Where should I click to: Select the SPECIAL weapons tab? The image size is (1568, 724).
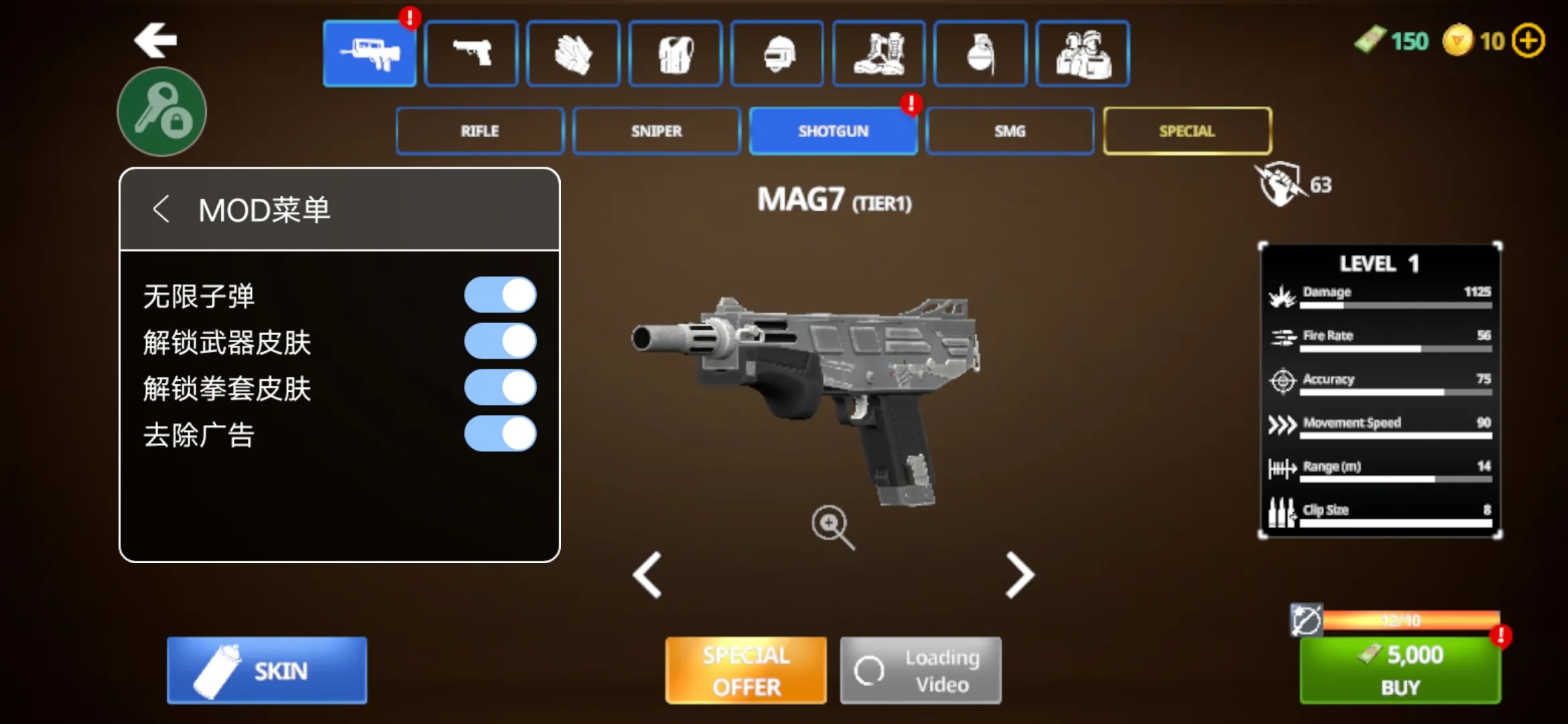click(1187, 131)
